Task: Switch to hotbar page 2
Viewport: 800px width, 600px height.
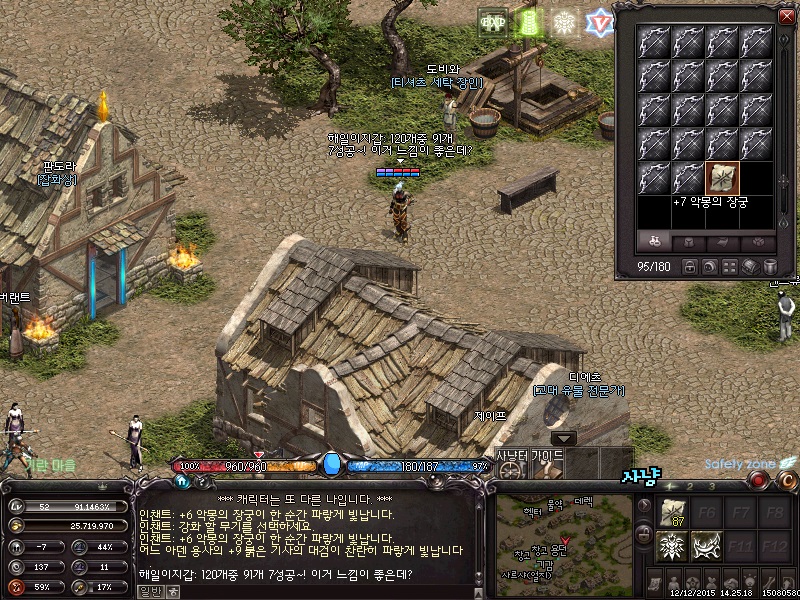Action: (690, 487)
